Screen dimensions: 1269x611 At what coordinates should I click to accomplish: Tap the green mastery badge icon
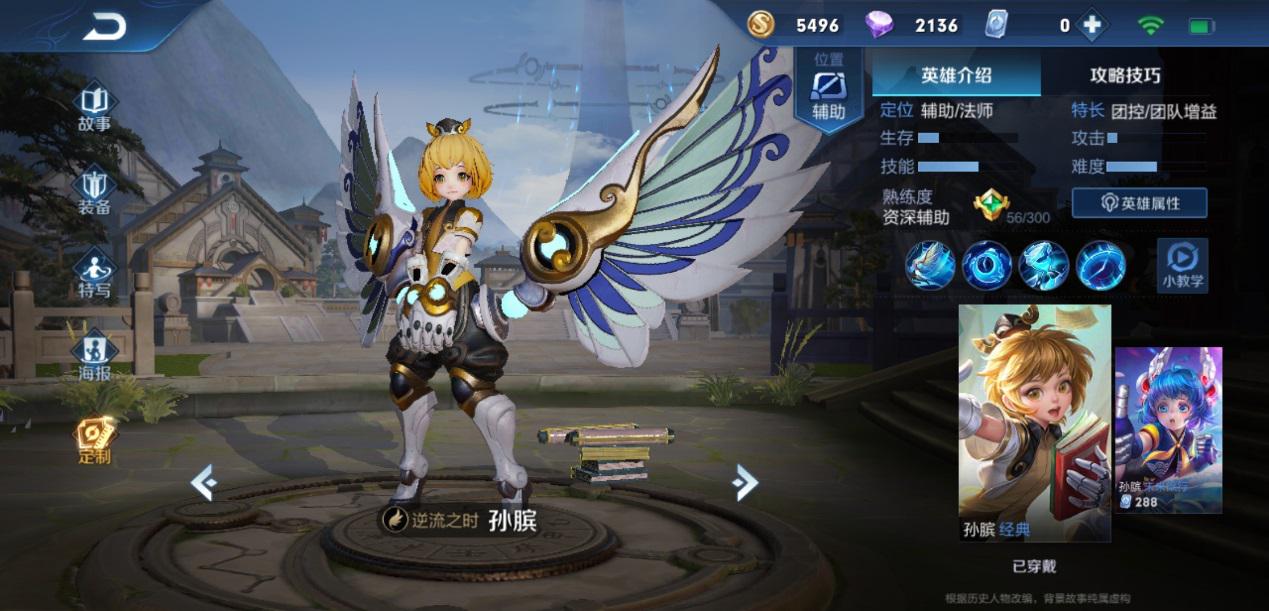pyautogui.click(x=991, y=205)
